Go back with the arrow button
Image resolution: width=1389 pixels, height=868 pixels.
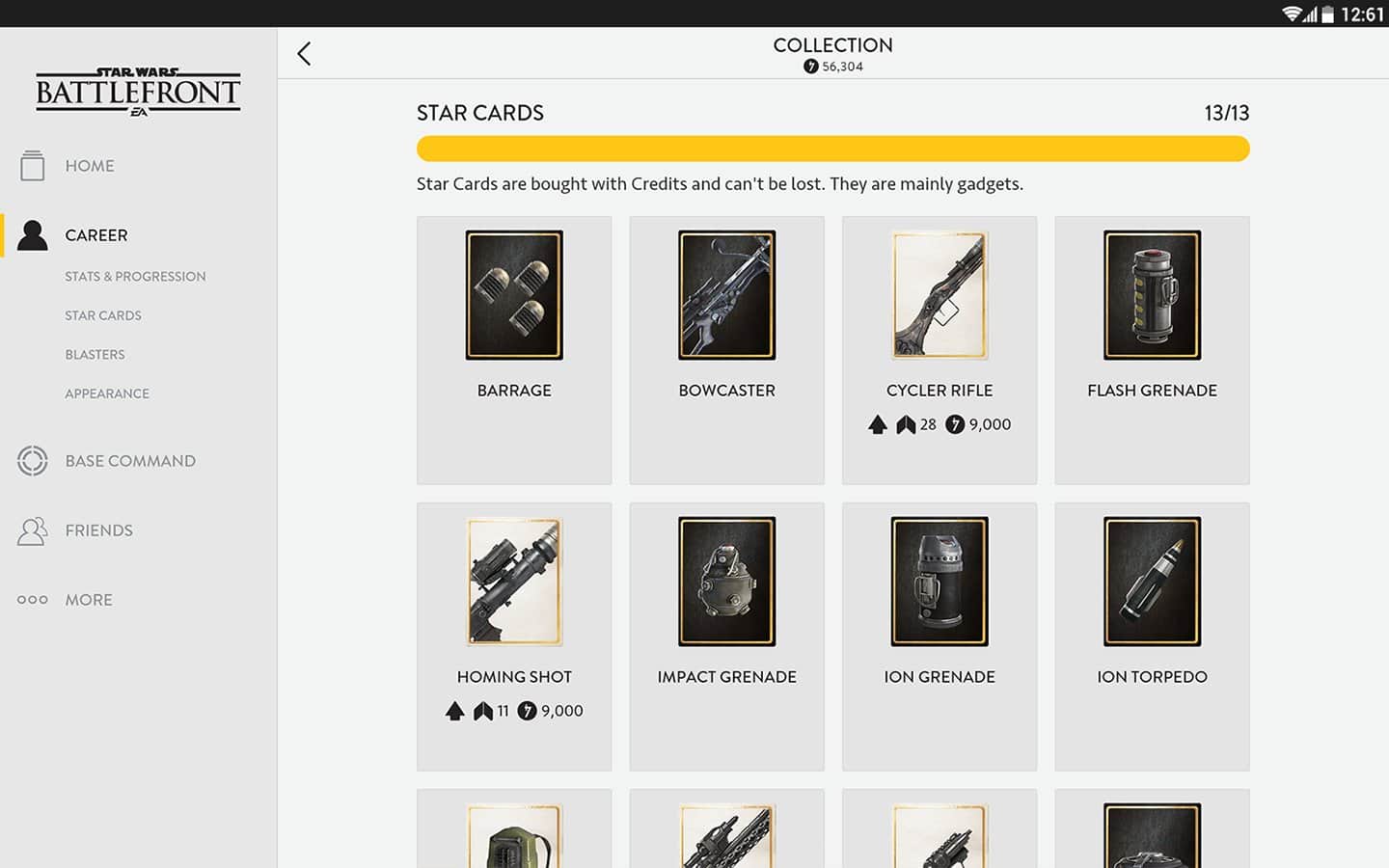[x=304, y=54]
